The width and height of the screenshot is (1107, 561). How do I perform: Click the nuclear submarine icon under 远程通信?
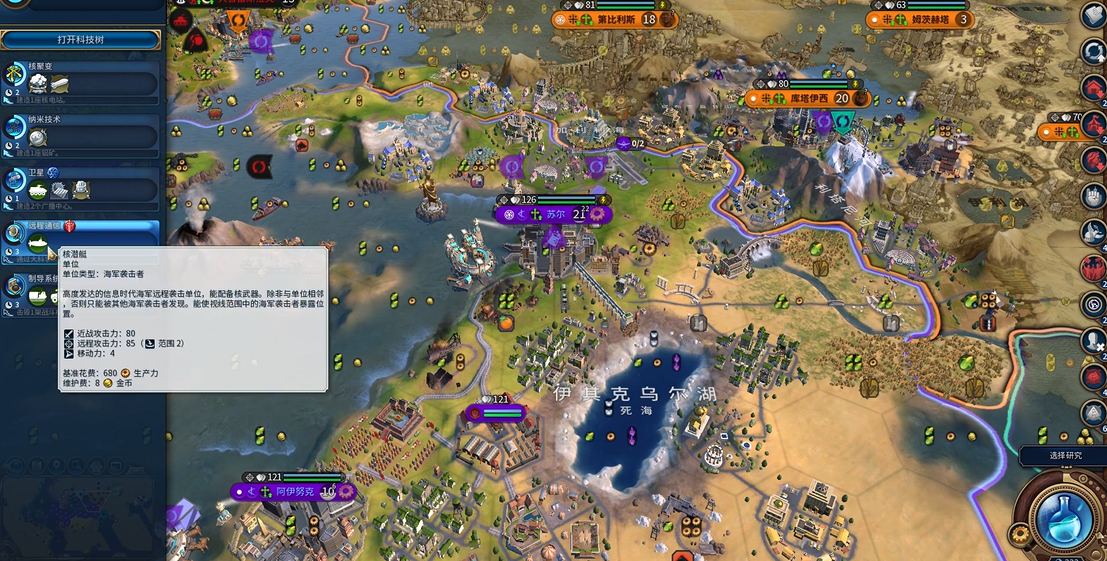pyautogui.click(x=41, y=243)
